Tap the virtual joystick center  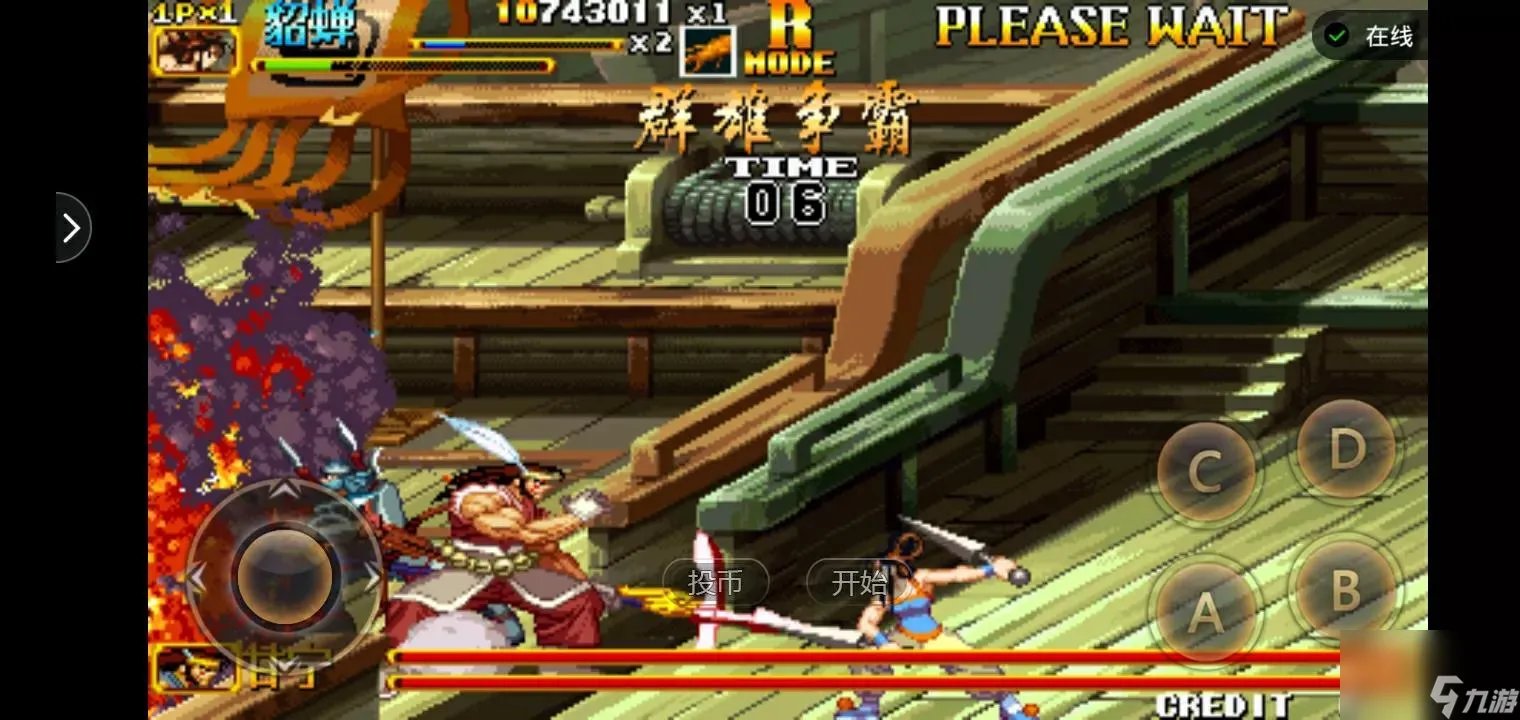point(285,575)
